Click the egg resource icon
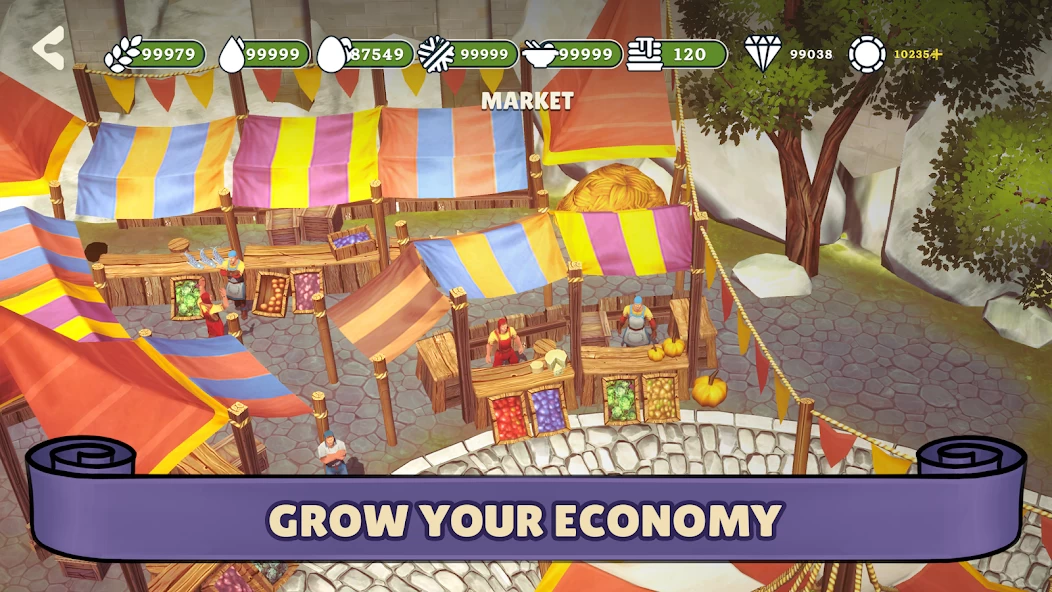This screenshot has width=1052, height=592. click(331, 54)
